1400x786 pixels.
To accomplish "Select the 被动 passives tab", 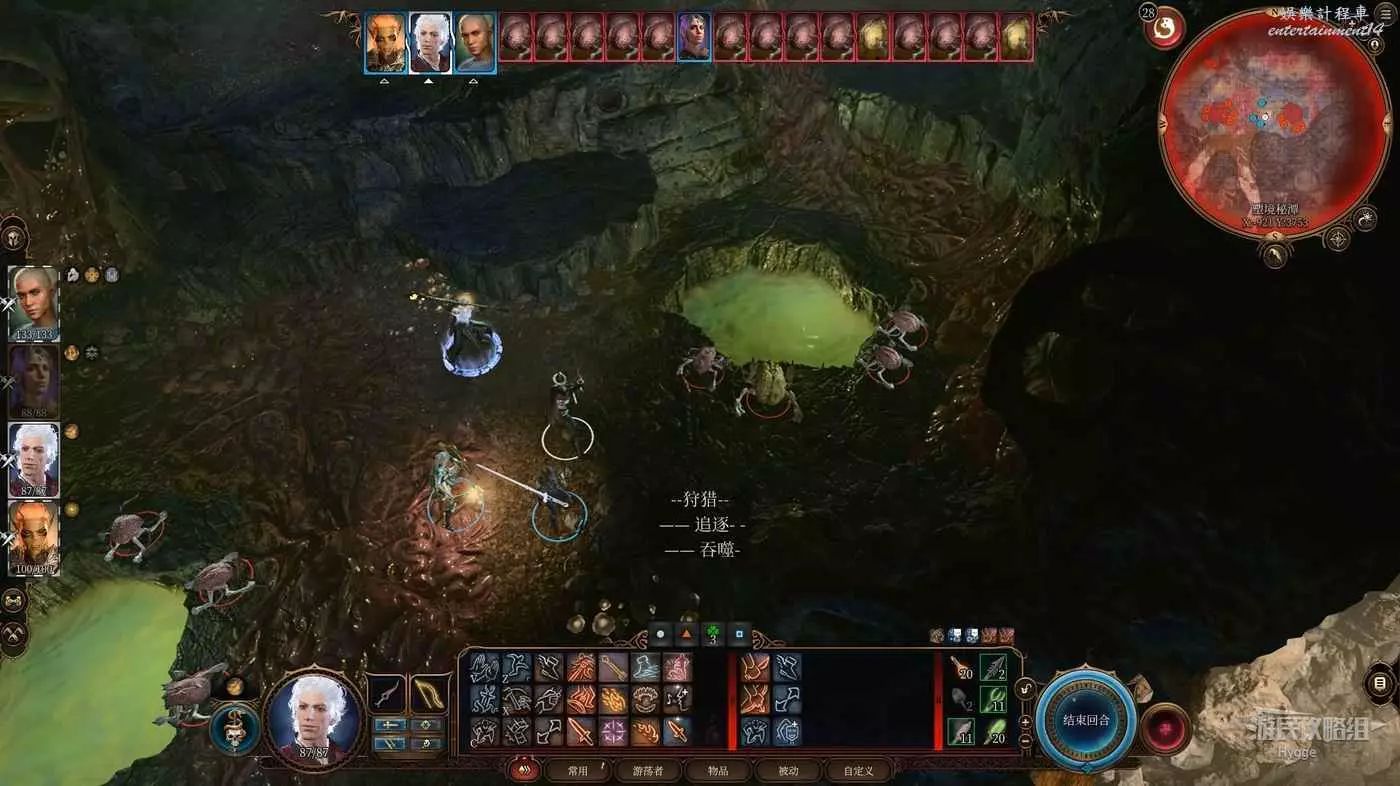I will pos(789,771).
